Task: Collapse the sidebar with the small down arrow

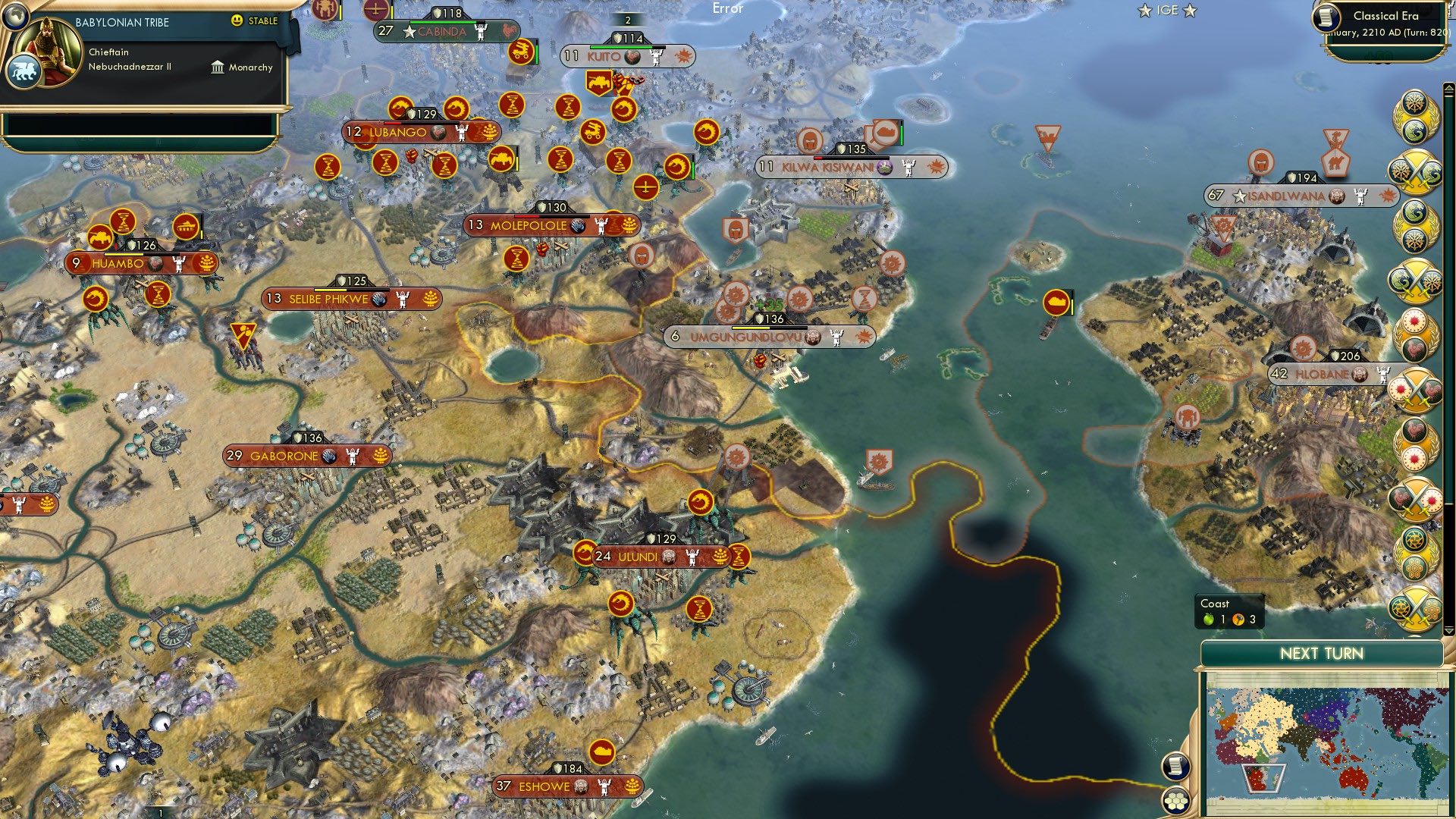Action: 1448,631
